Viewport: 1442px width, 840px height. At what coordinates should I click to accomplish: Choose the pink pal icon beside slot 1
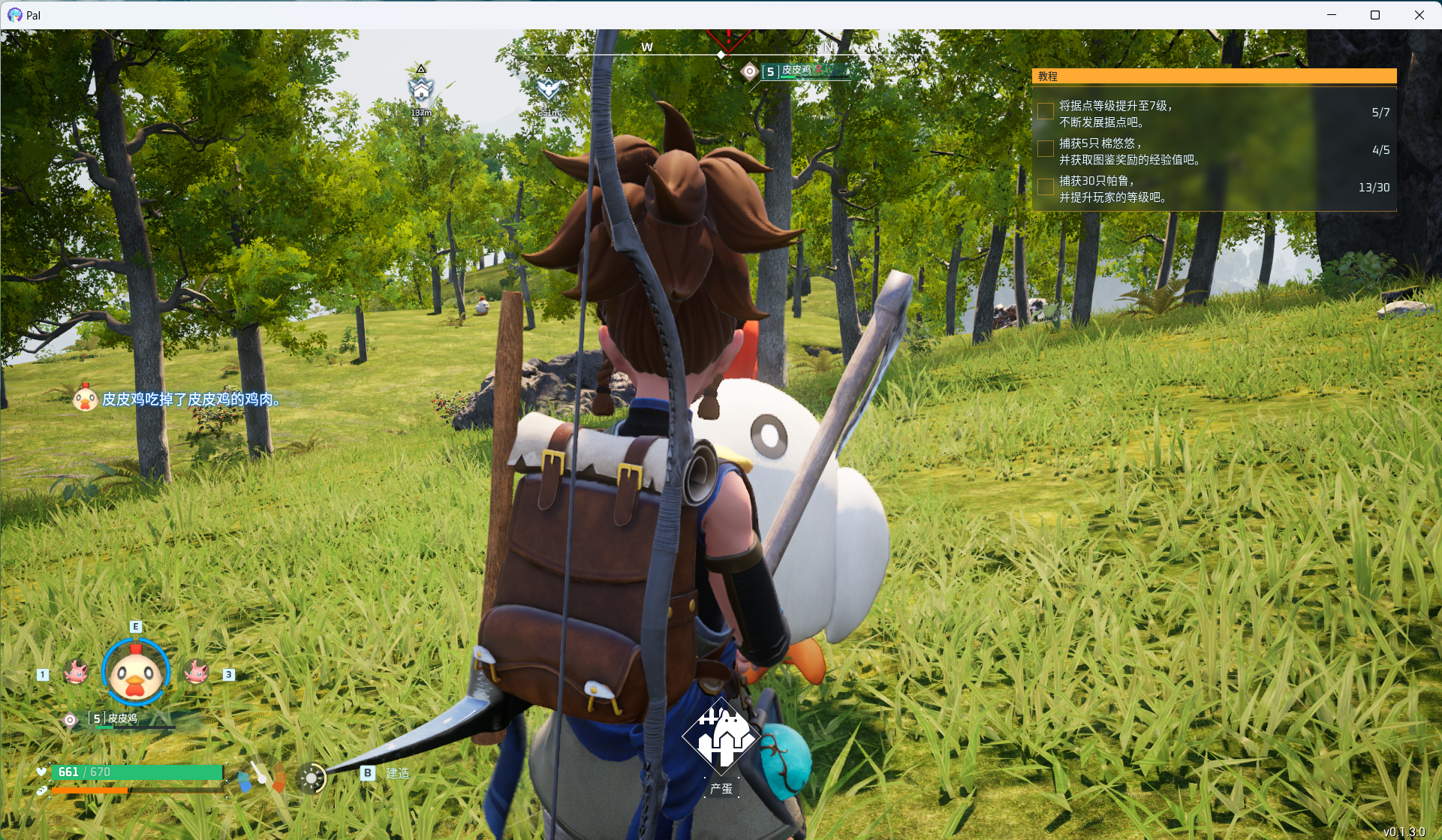tap(76, 672)
